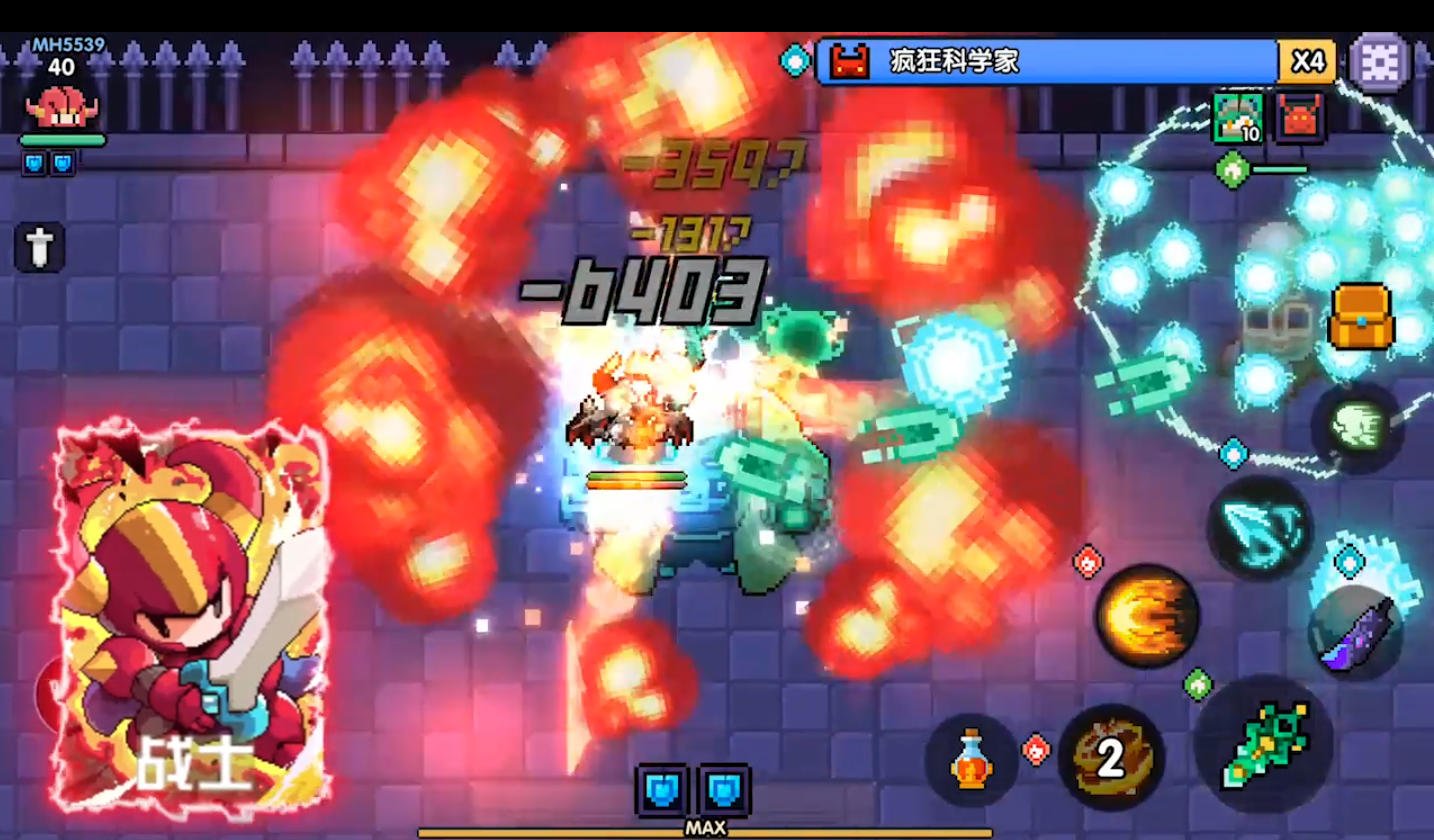Image resolution: width=1434 pixels, height=840 pixels.
Task: Activate the fireball skill
Action: coord(1146,616)
